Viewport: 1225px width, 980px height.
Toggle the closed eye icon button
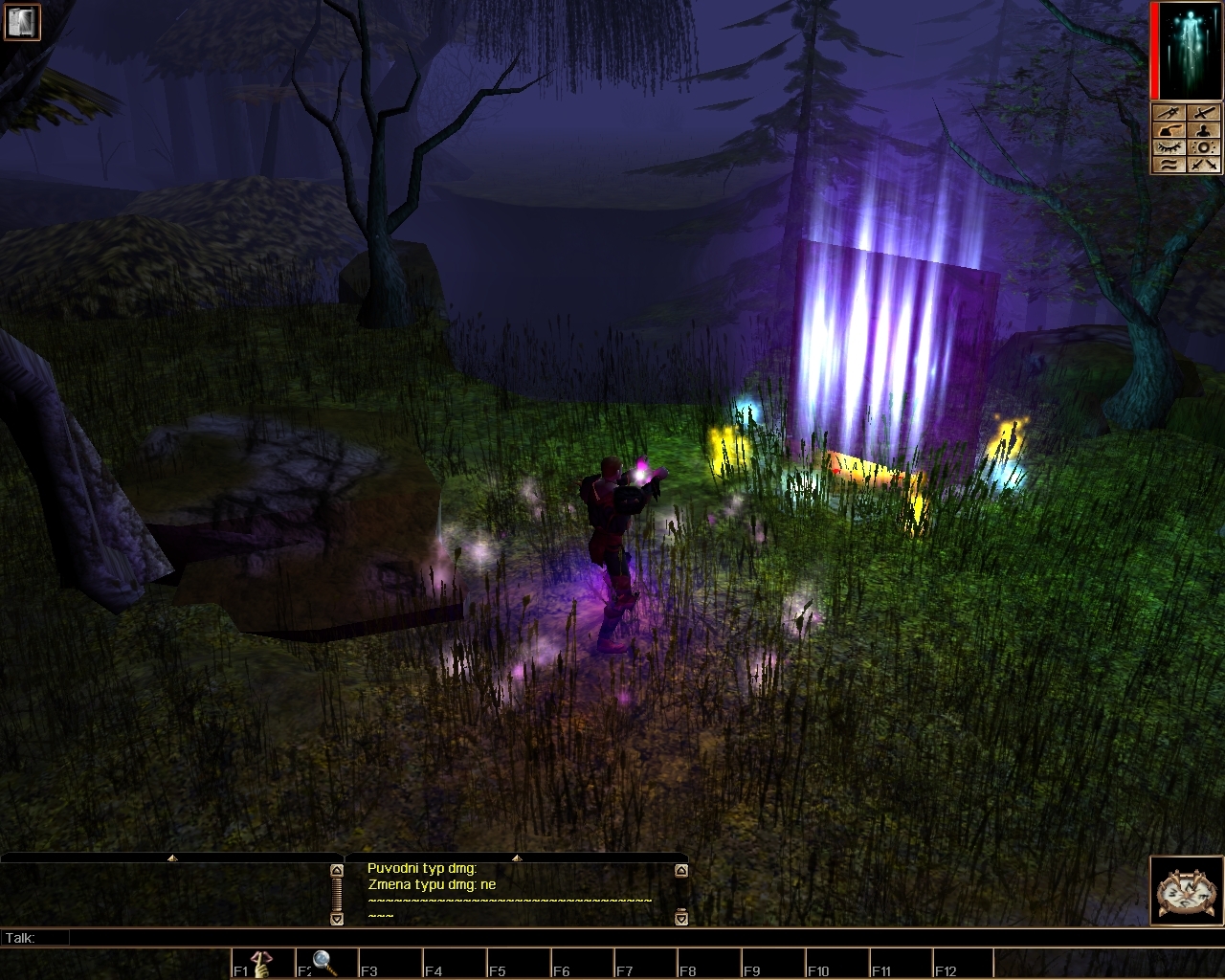click(1169, 147)
